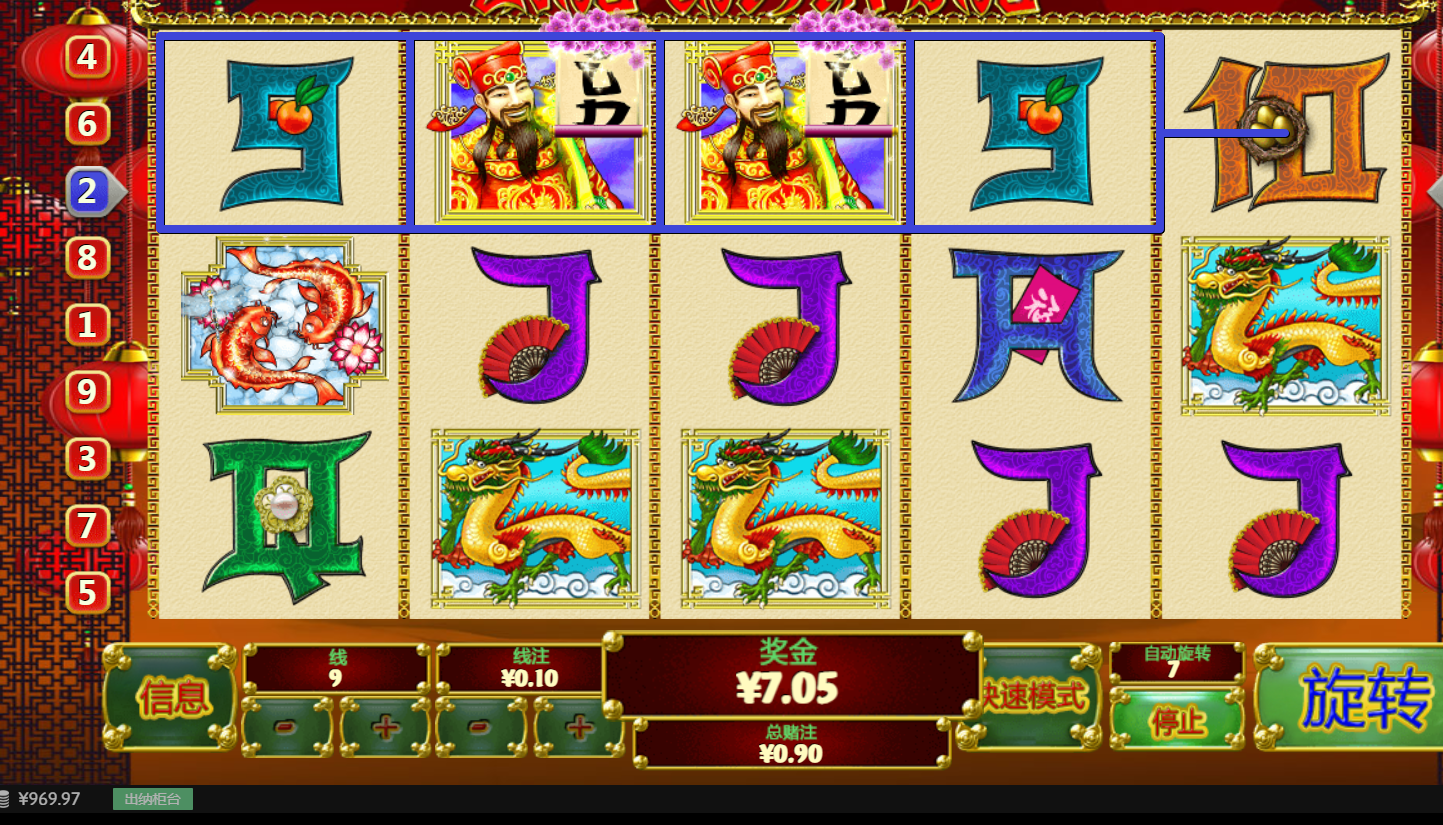
Task: Open the 出纳柜台 cashier
Action: coord(152,799)
